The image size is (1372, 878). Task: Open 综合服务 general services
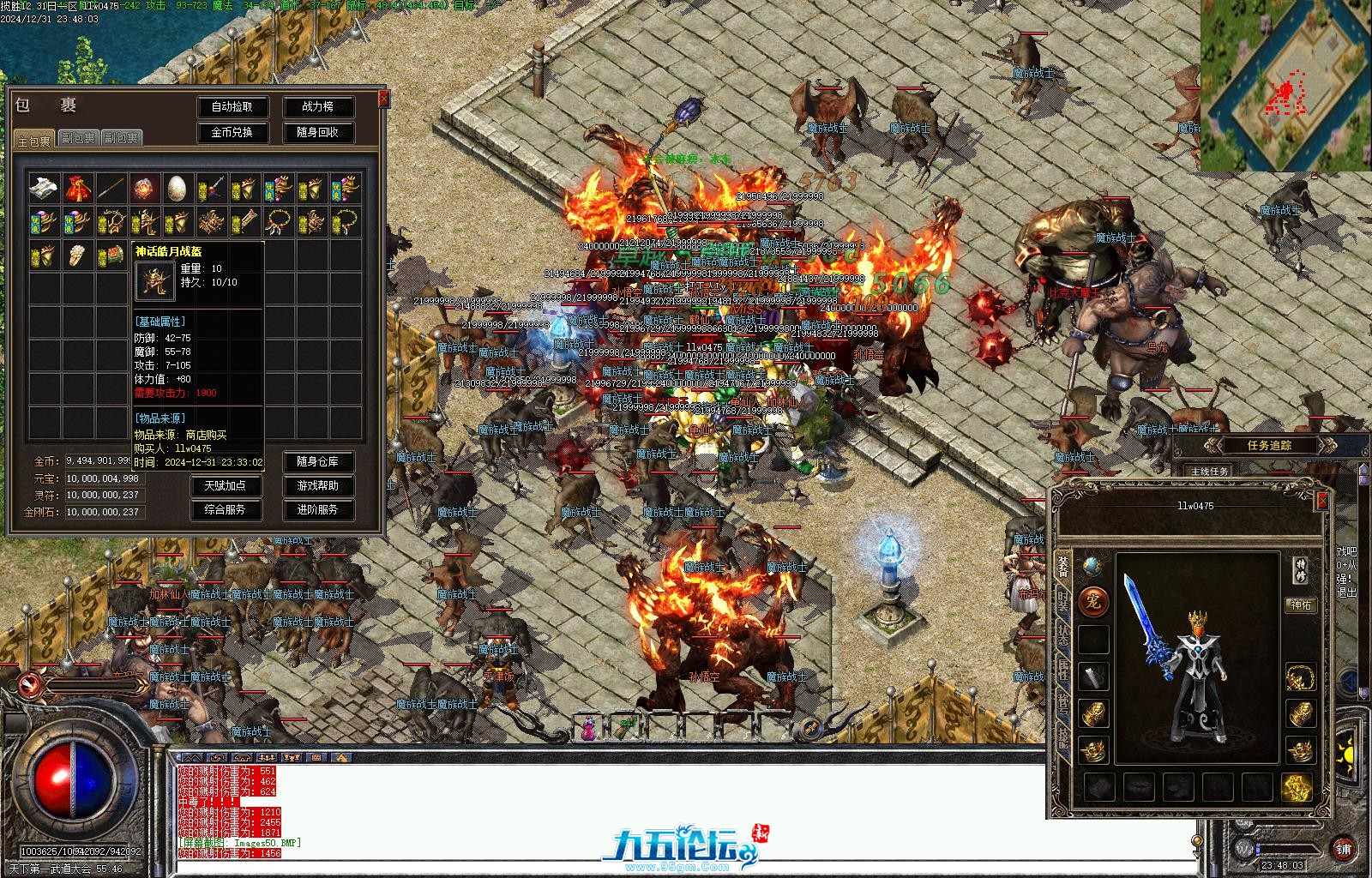pos(225,509)
